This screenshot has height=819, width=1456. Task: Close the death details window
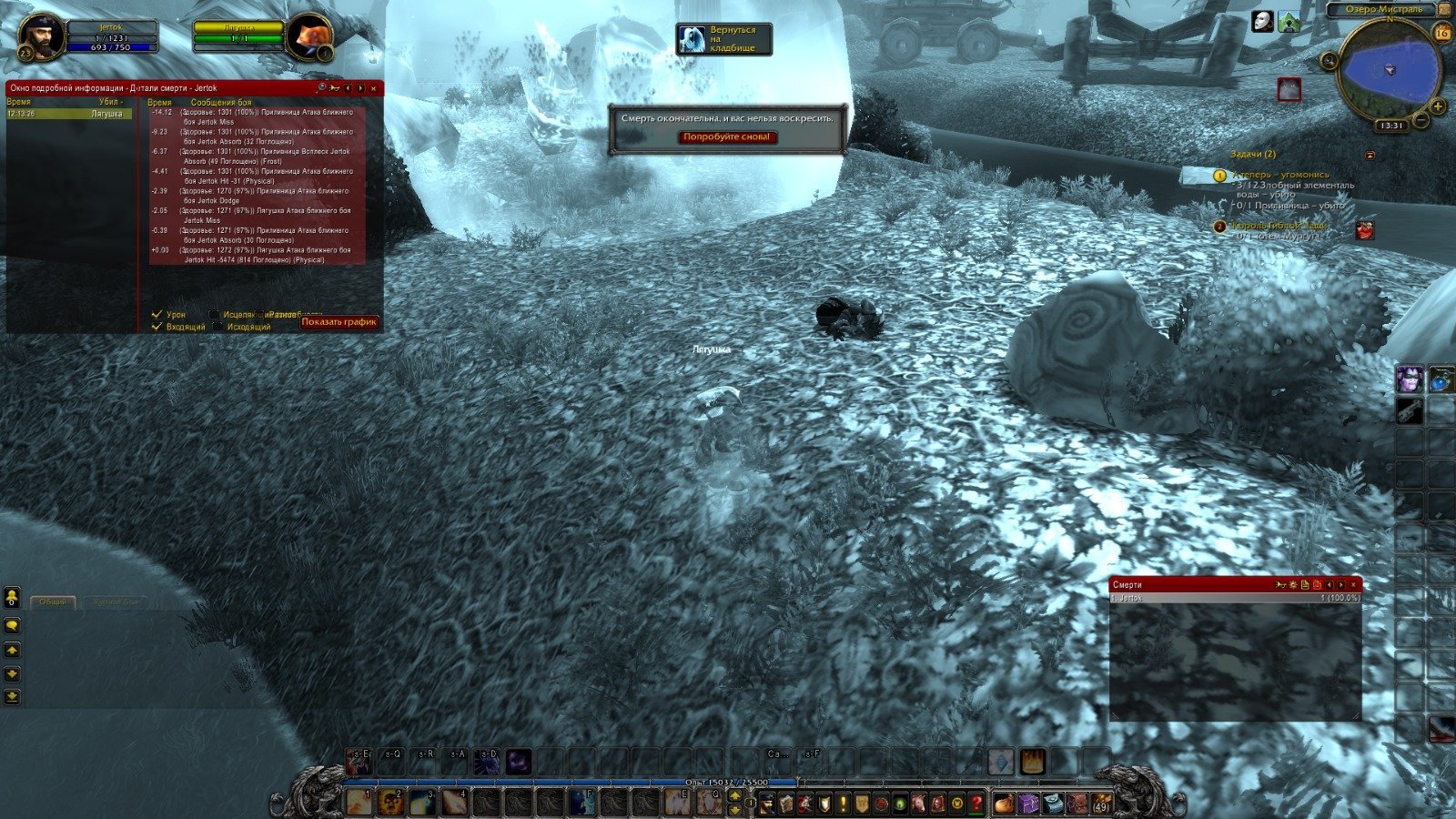tap(374, 88)
